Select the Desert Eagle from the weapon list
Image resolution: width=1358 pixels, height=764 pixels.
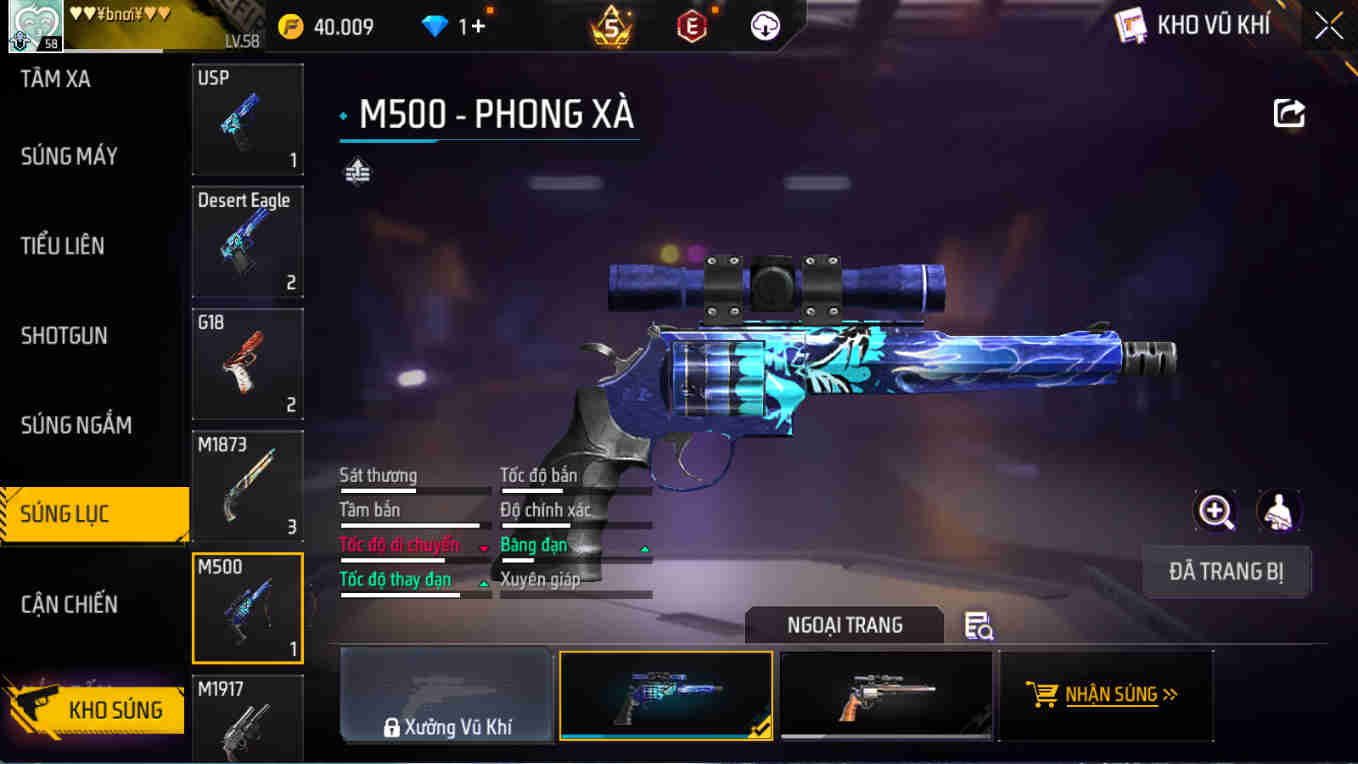point(247,242)
